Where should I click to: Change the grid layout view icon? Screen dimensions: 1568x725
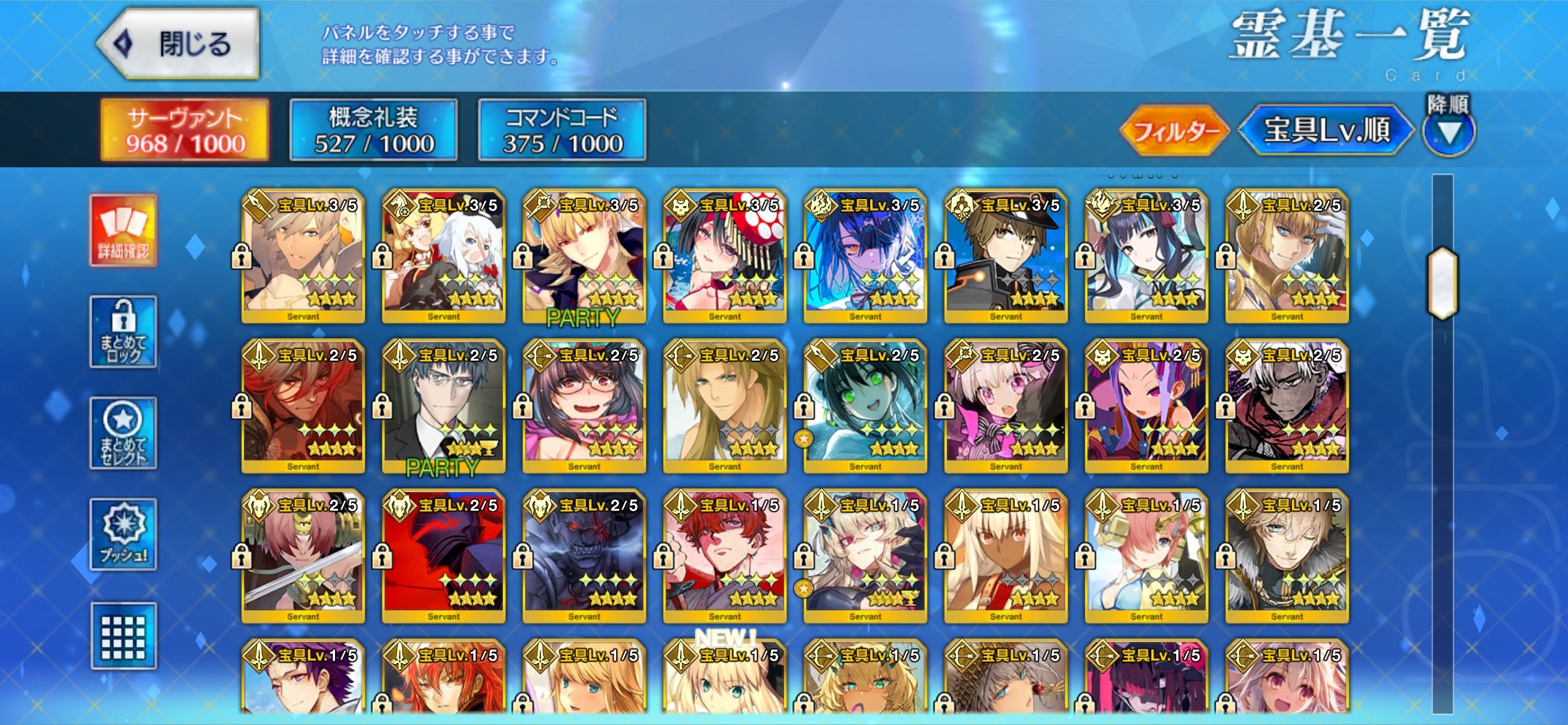point(123,636)
